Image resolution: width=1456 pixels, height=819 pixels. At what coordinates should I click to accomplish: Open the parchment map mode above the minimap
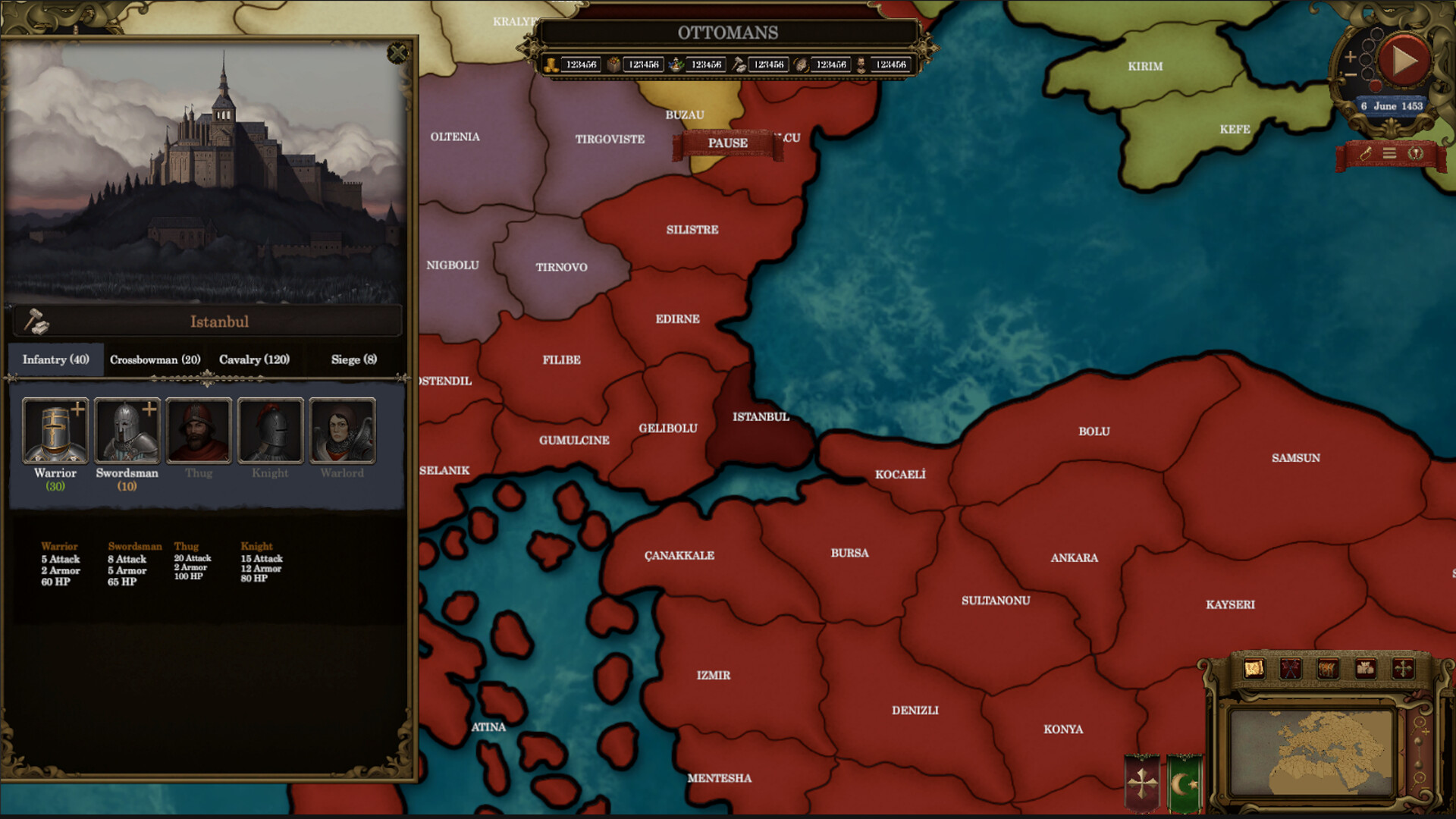click(x=1254, y=670)
